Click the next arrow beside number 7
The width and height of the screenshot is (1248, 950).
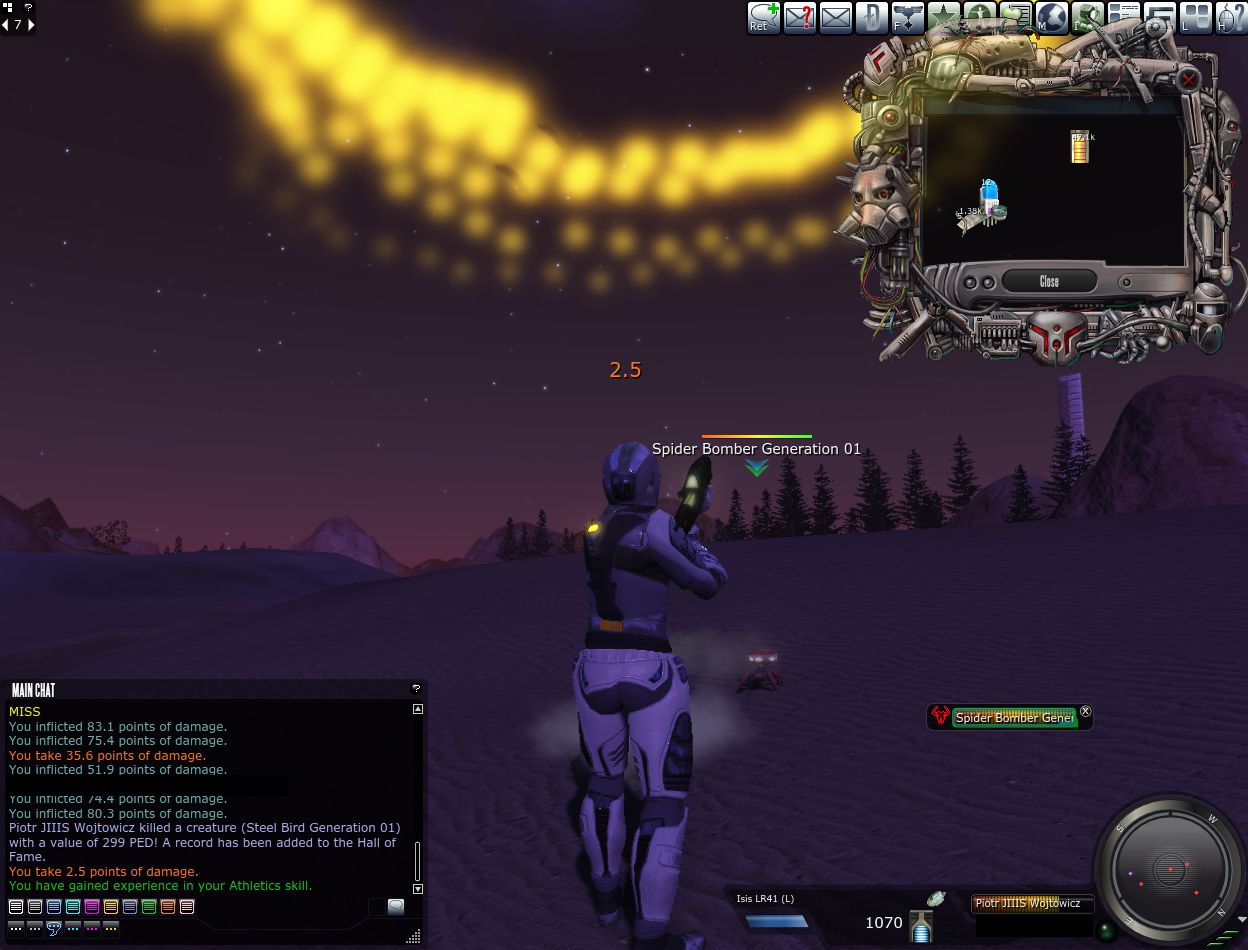tap(31, 25)
